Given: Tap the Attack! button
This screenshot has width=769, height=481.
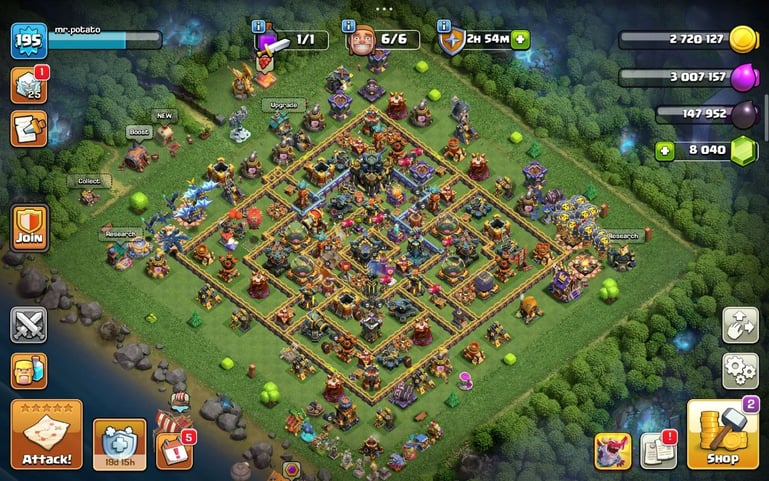Looking at the screenshot, I should (x=46, y=435).
